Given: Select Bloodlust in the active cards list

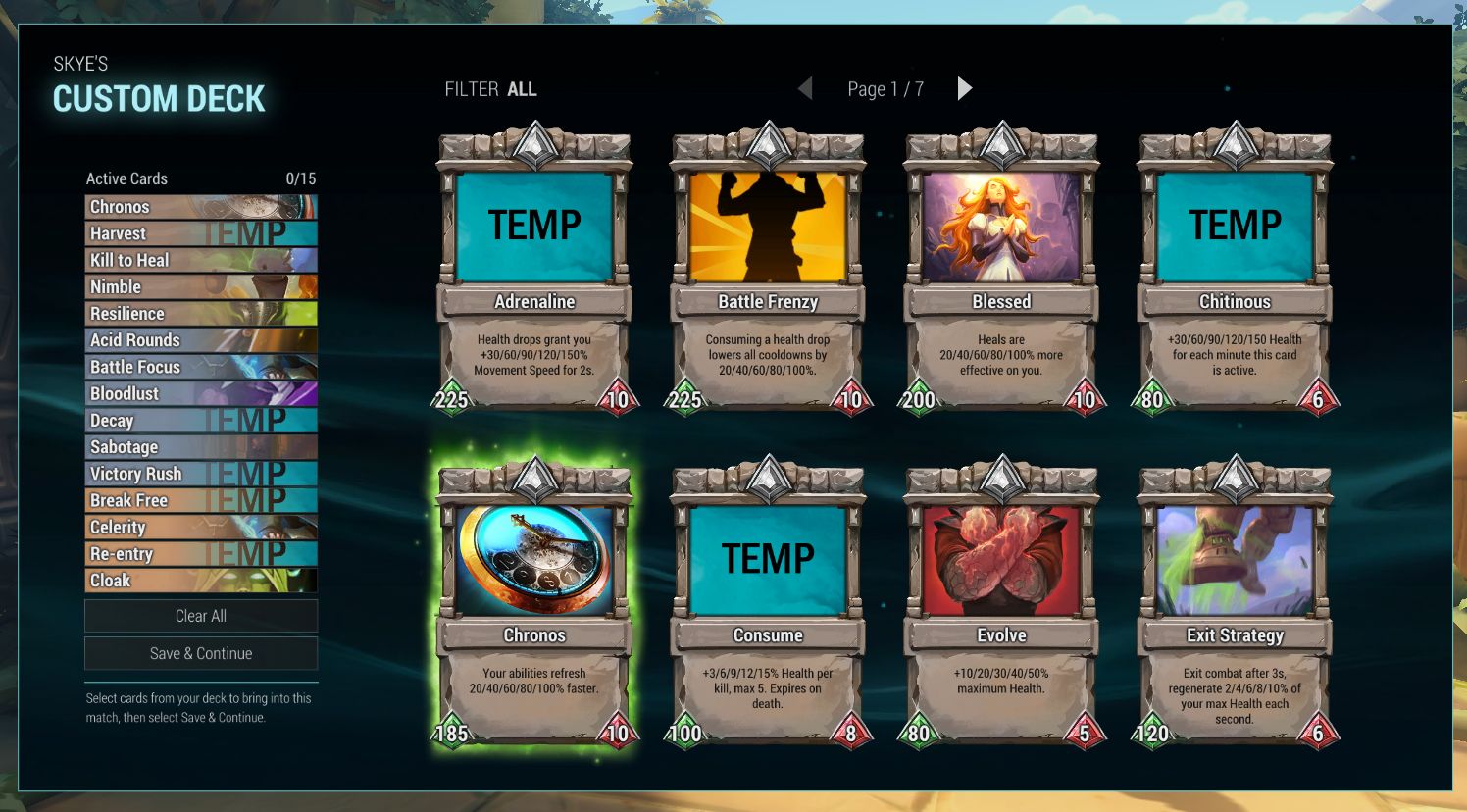Looking at the screenshot, I should [x=201, y=393].
